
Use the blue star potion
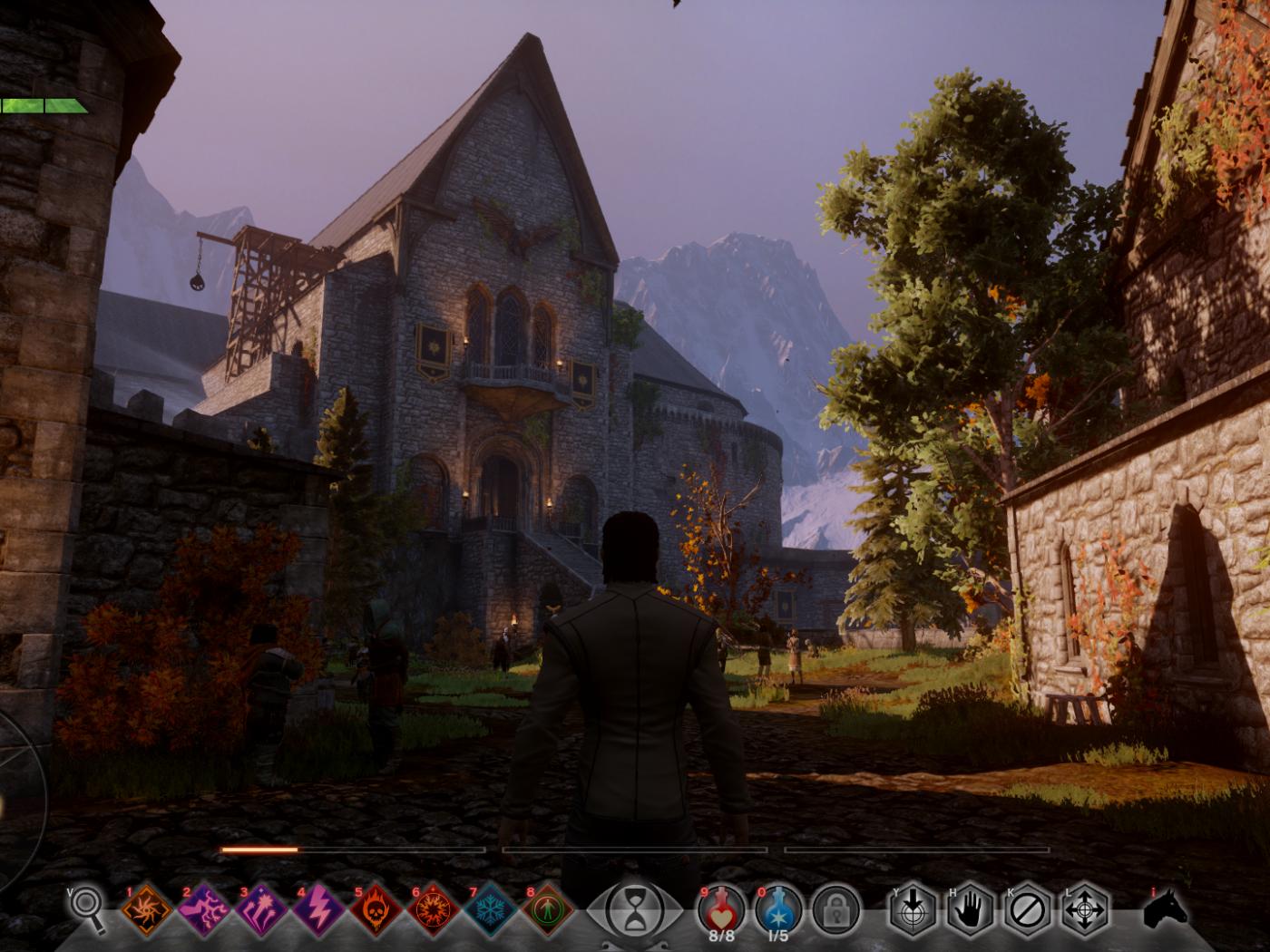click(778, 909)
